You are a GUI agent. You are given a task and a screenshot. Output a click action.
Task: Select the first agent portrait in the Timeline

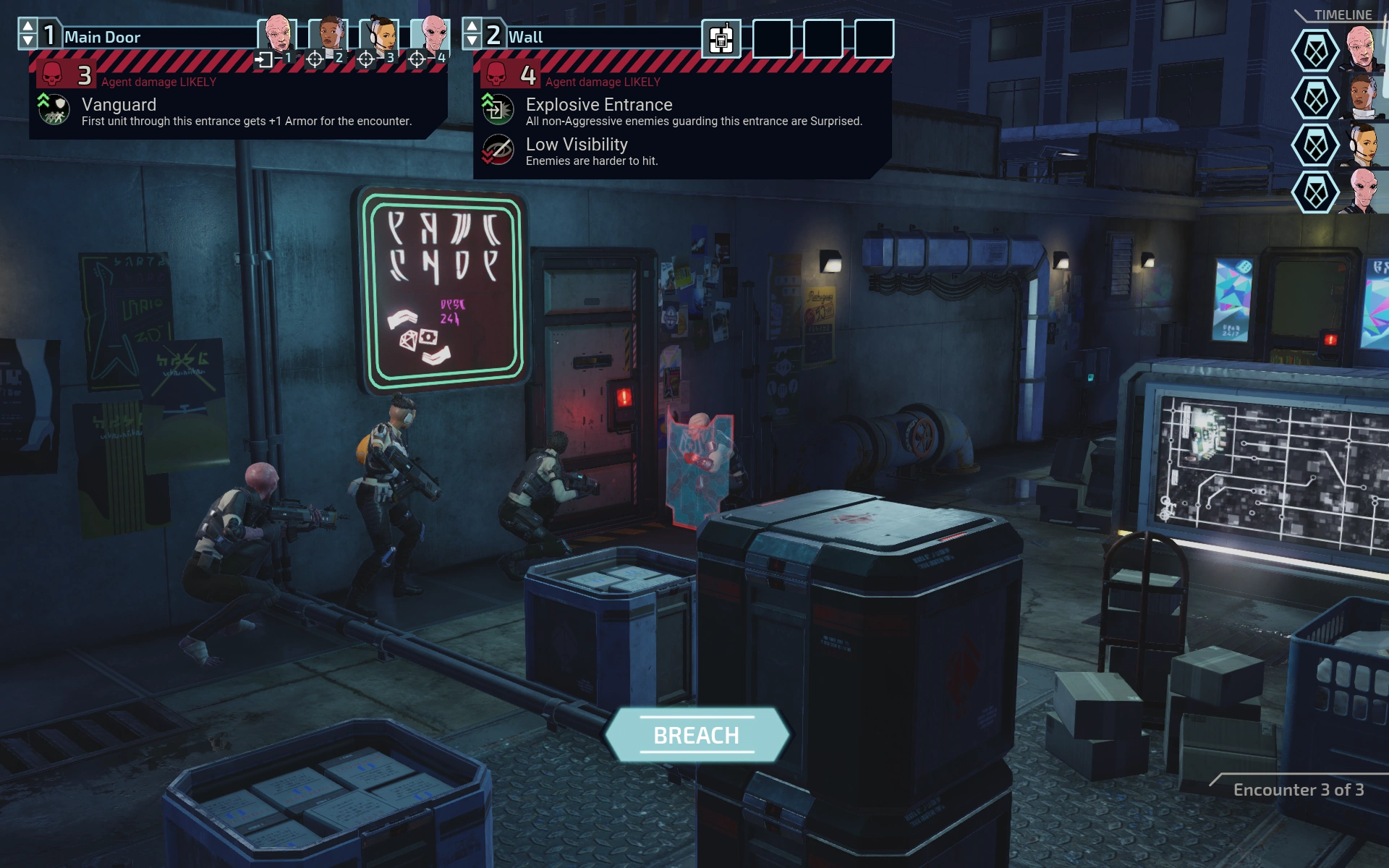[1362, 49]
